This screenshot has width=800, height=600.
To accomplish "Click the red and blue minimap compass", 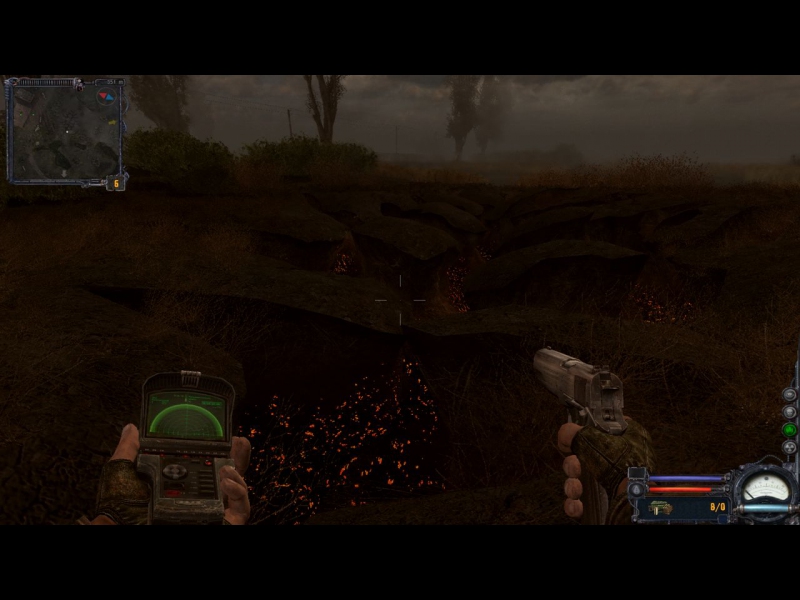I will (x=106, y=98).
